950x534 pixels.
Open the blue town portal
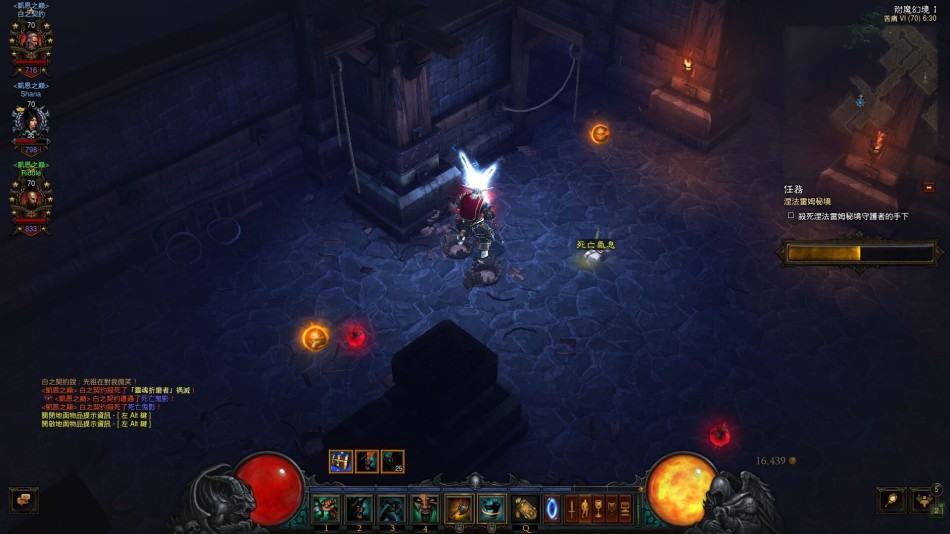click(x=552, y=509)
